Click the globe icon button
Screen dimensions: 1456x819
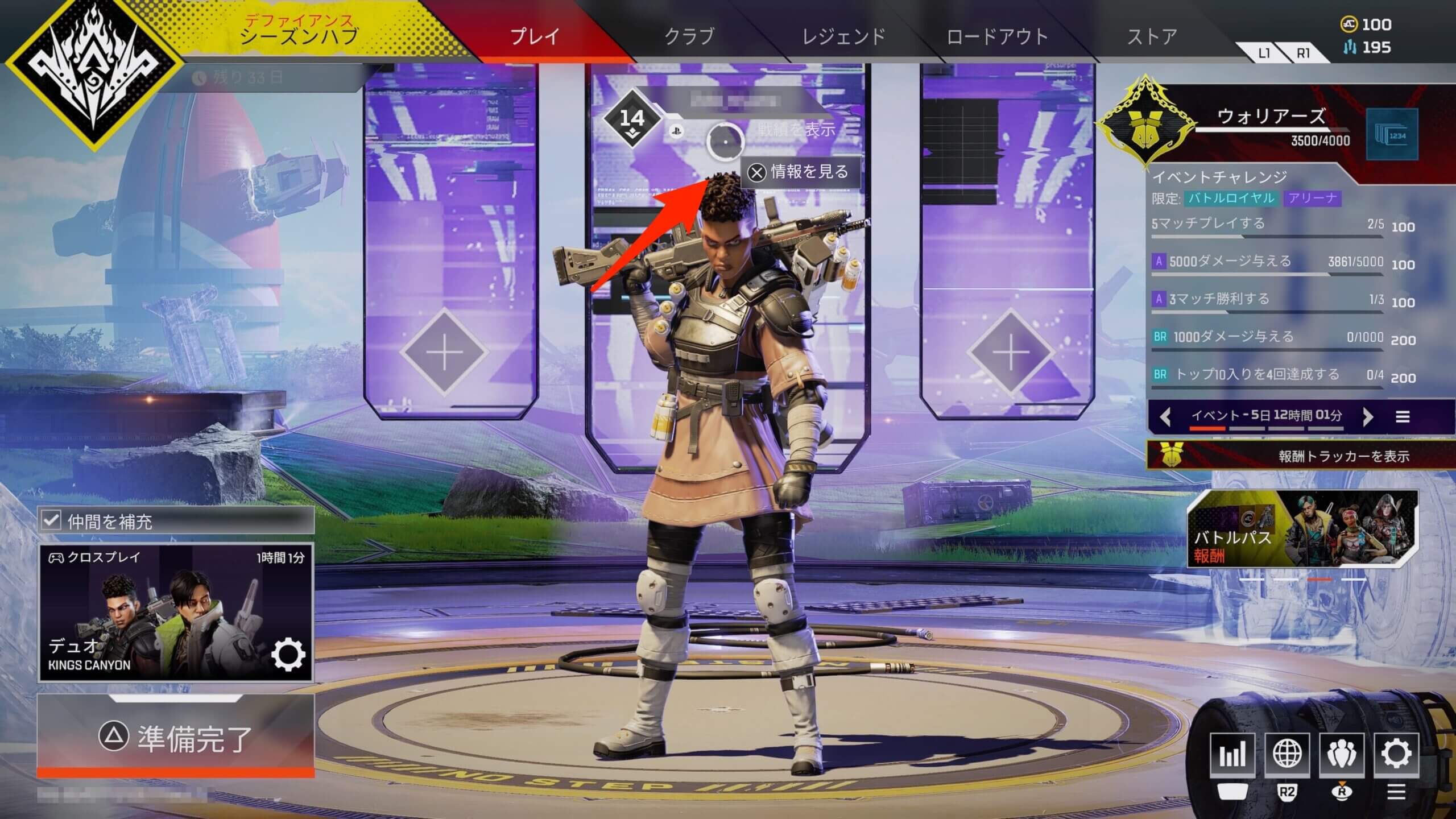[1287, 754]
